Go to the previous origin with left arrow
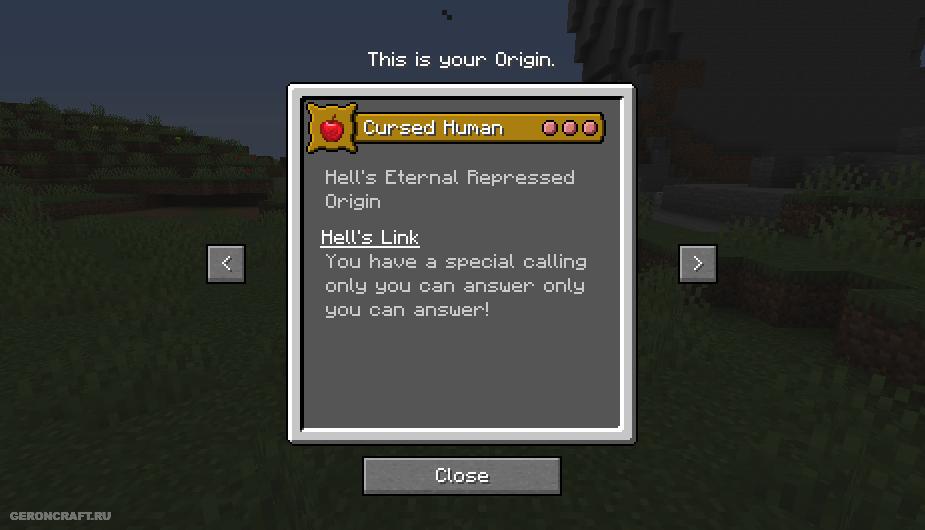The width and height of the screenshot is (925, 530). coord(226,263)
